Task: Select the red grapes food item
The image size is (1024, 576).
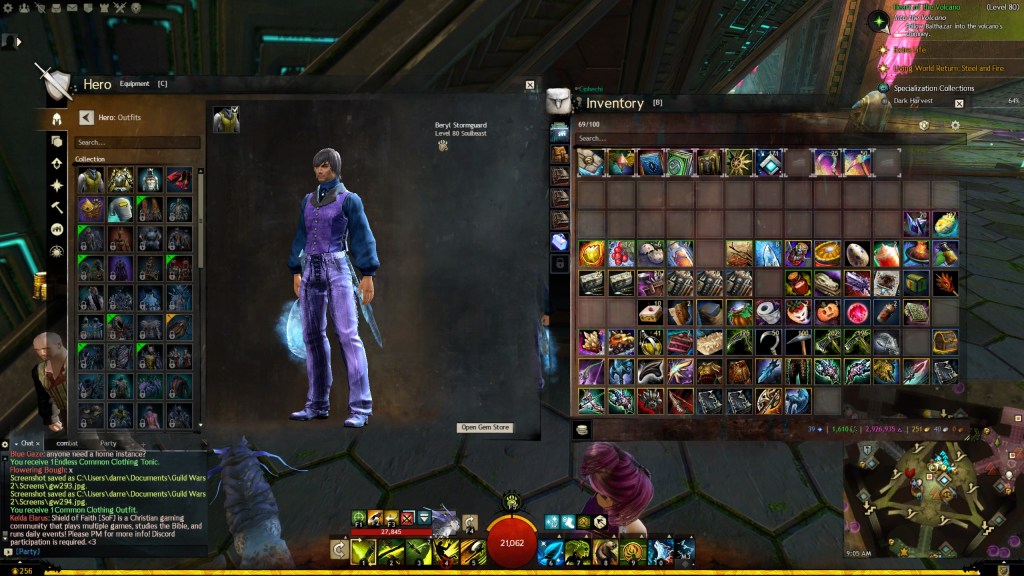Action: coord(620,254)
